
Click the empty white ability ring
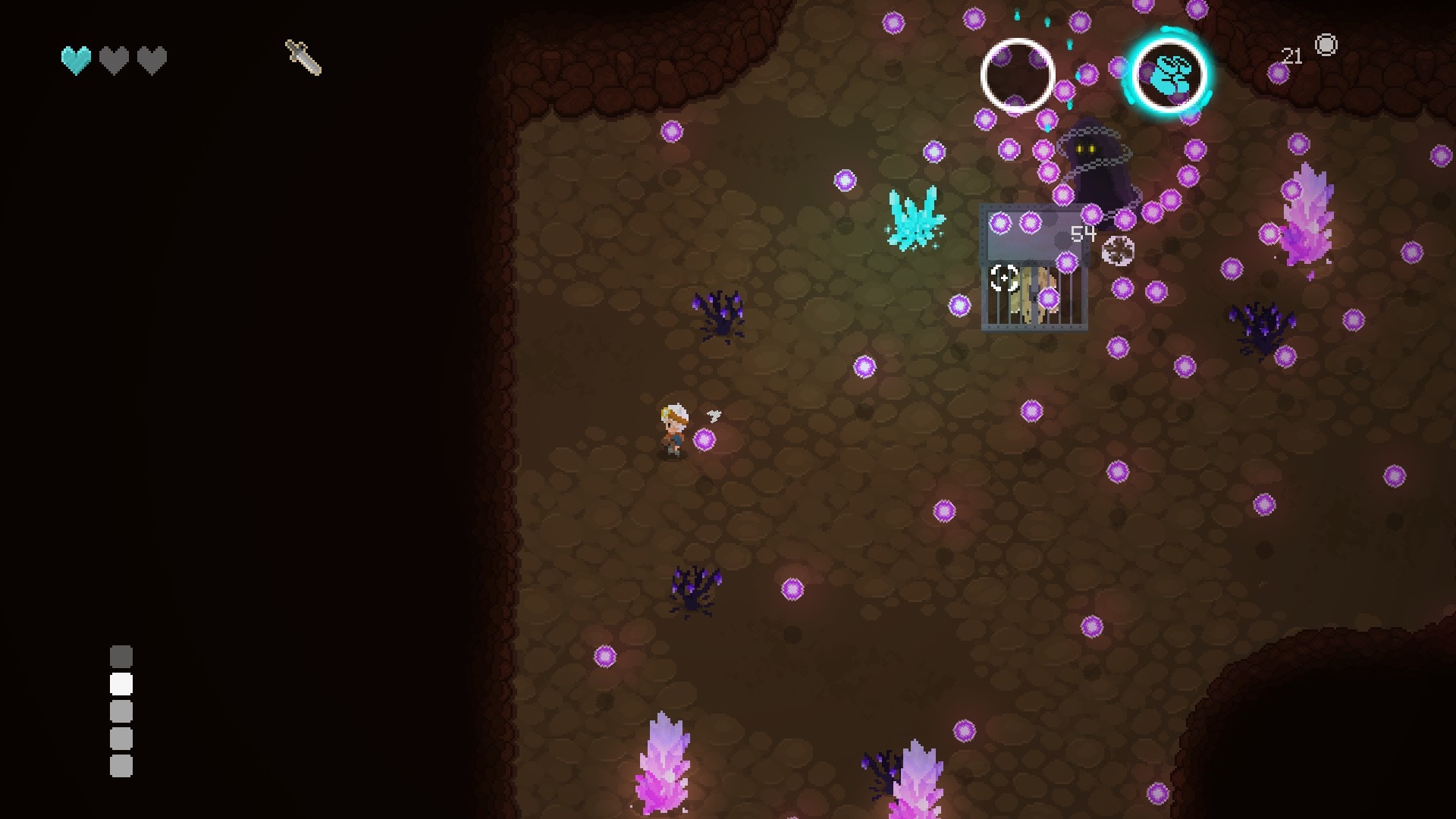[x=1017, y=76]
